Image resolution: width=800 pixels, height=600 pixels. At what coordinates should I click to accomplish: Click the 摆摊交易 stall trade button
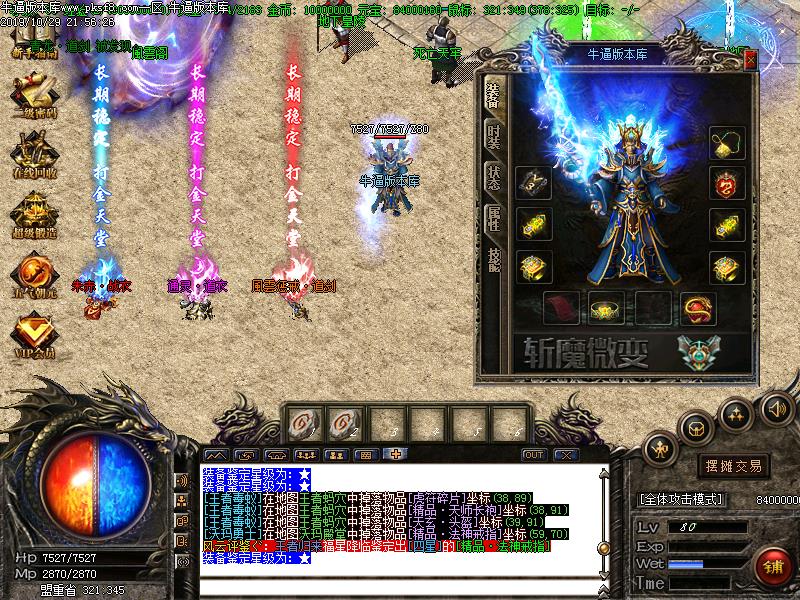point(735,466)
